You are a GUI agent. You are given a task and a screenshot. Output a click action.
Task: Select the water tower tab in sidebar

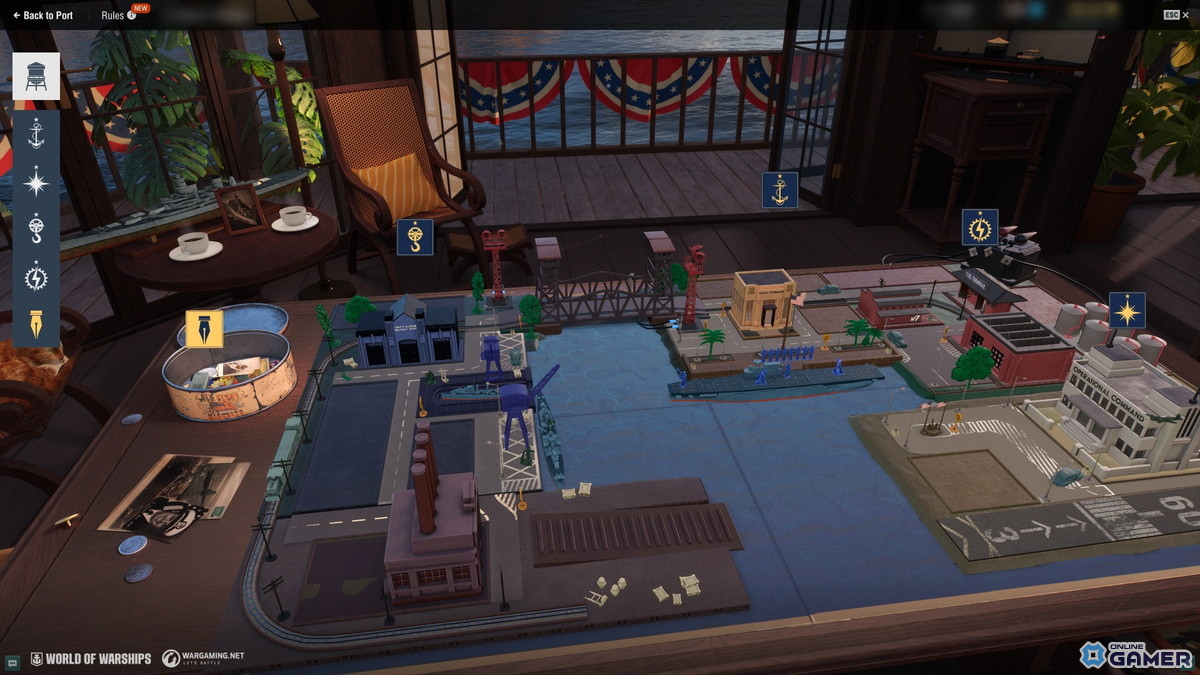[36, 76]
